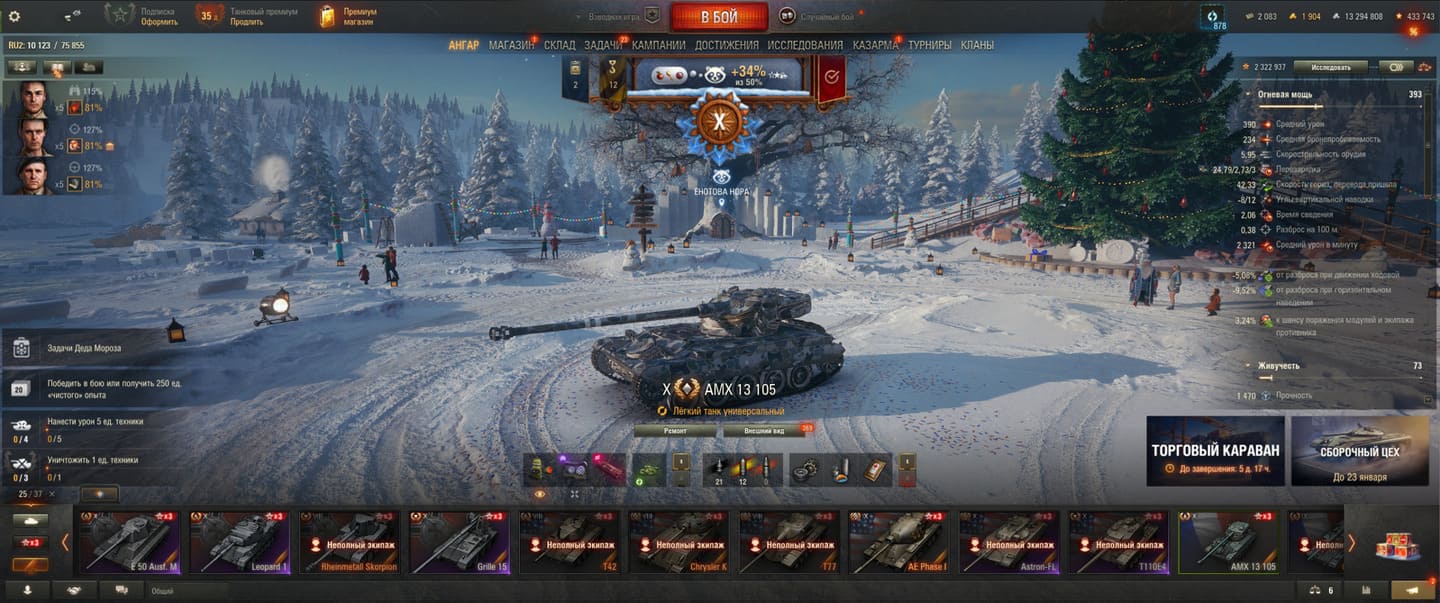
Task: Show the ДОСТИЖЕНИЯ tab
Action: click(727, 45)
